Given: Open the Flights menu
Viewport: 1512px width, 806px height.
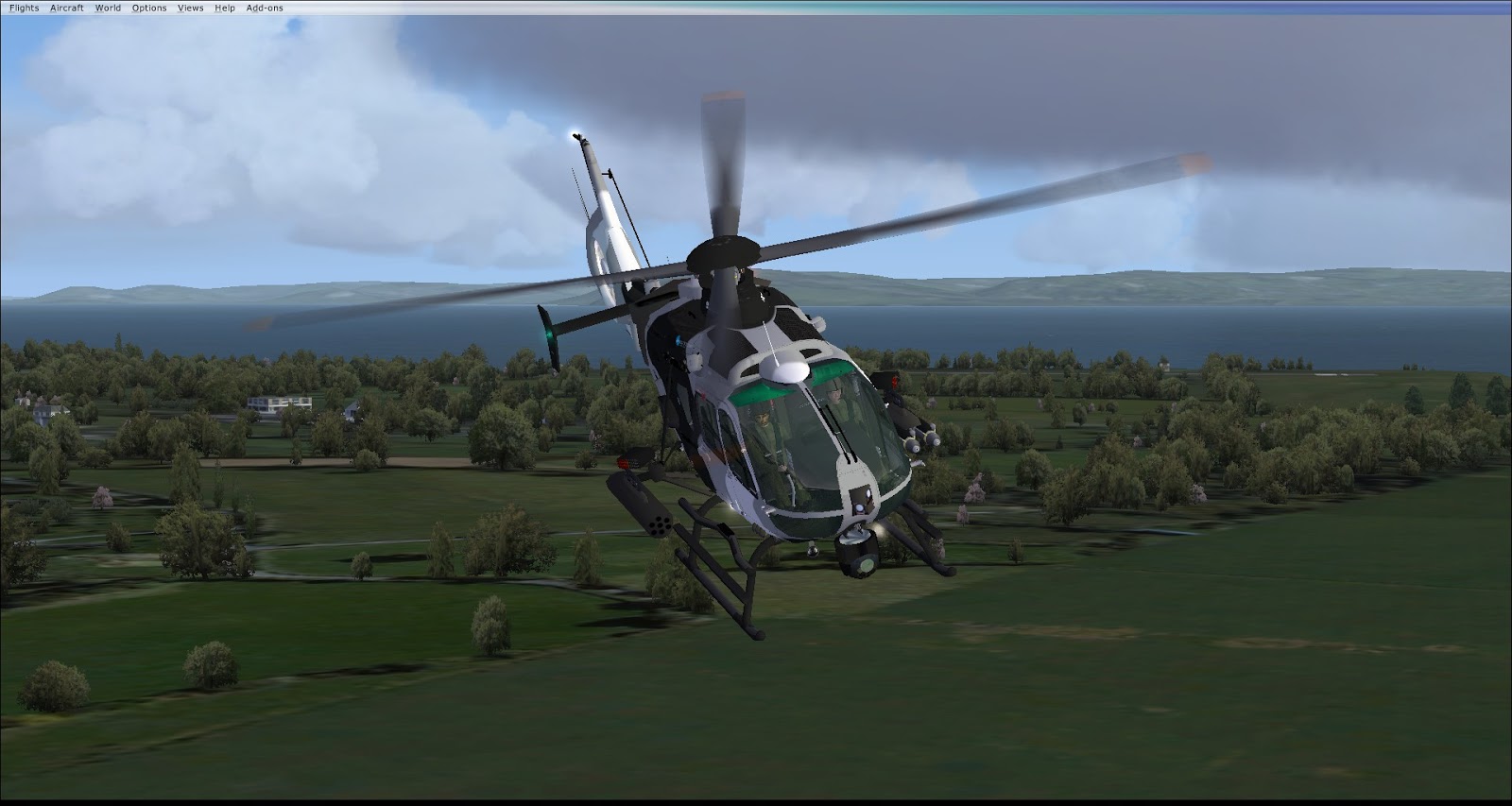Looking at the screenshot, I should [25, 8].
